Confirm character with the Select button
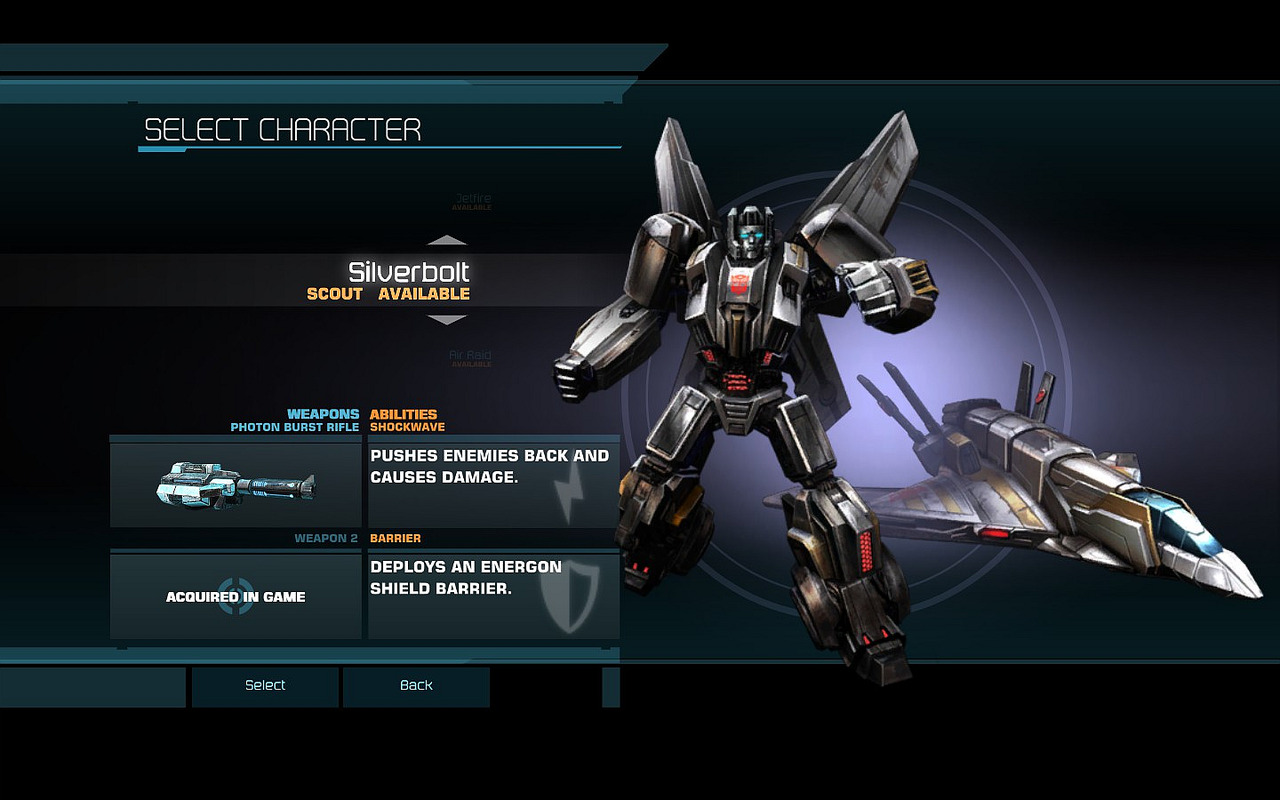1280x800 pixels. click(265, 686)
